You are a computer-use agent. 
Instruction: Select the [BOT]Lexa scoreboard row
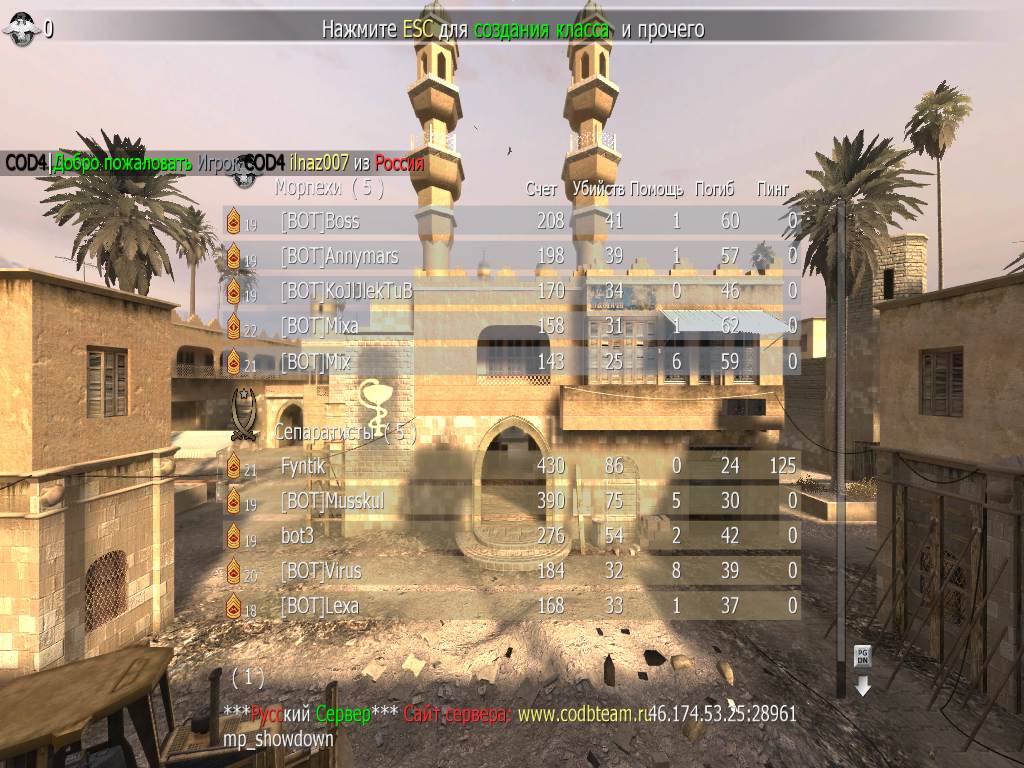(x=510, y=606)
